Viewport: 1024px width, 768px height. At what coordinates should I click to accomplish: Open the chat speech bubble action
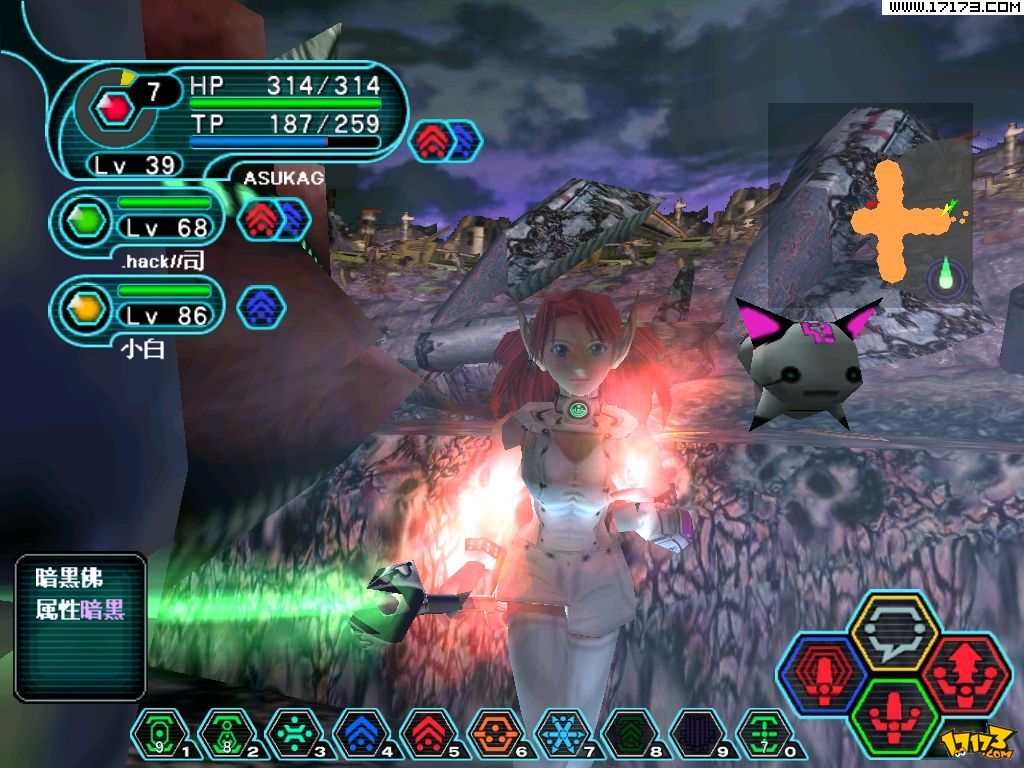click(893, 632)
